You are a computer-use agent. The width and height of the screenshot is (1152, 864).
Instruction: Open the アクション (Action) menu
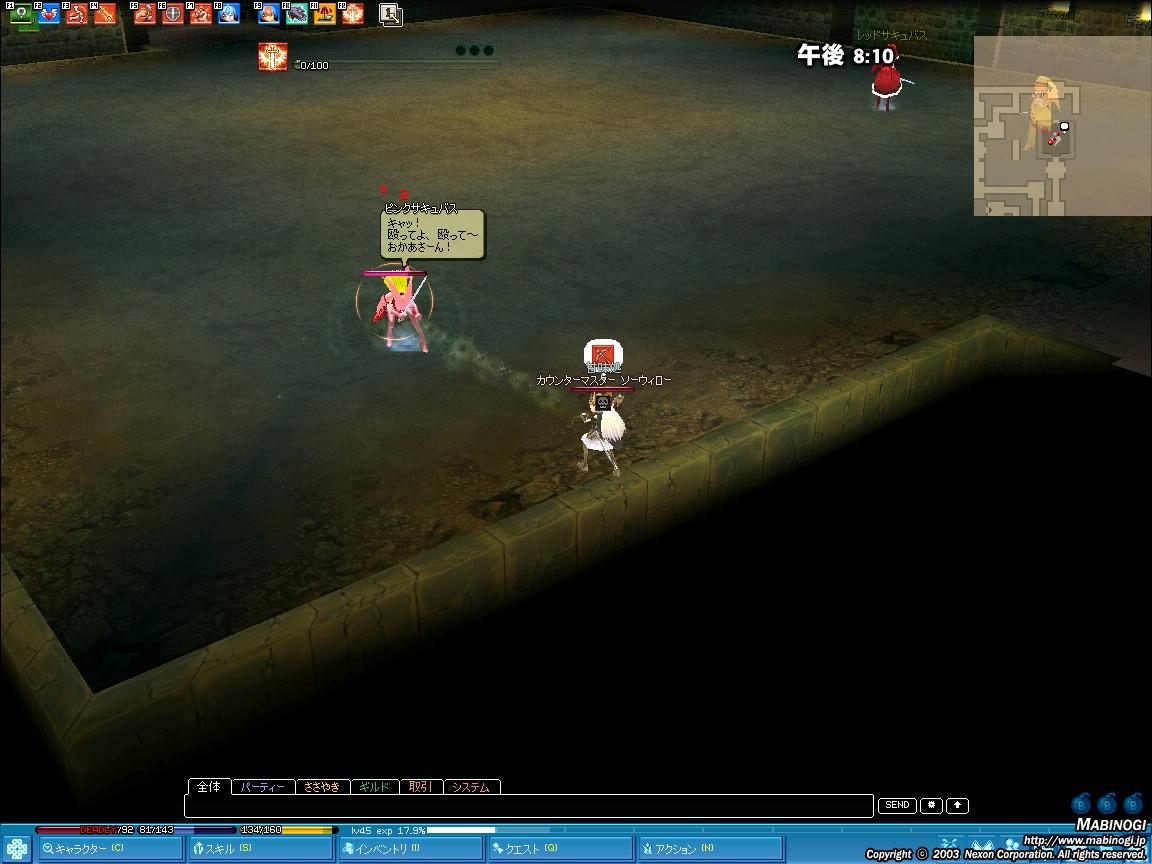[x=710, y=849]
